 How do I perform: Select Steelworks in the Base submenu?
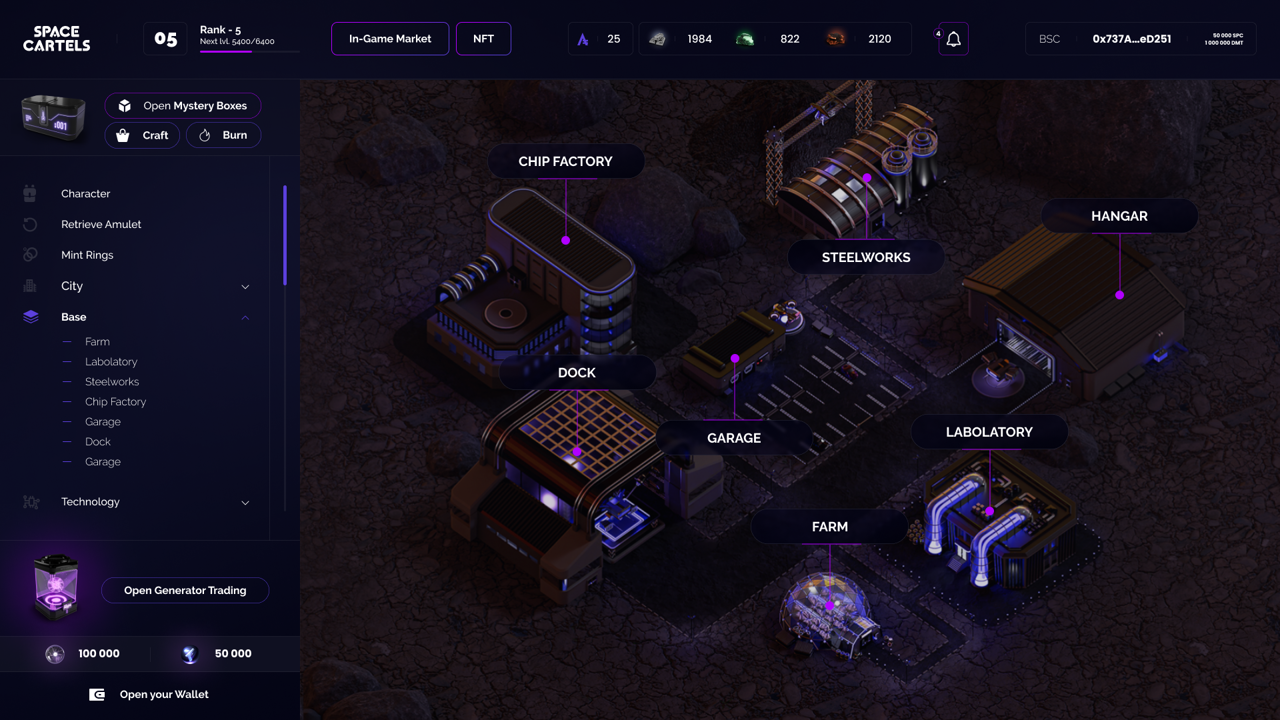[x=112, y=382]
